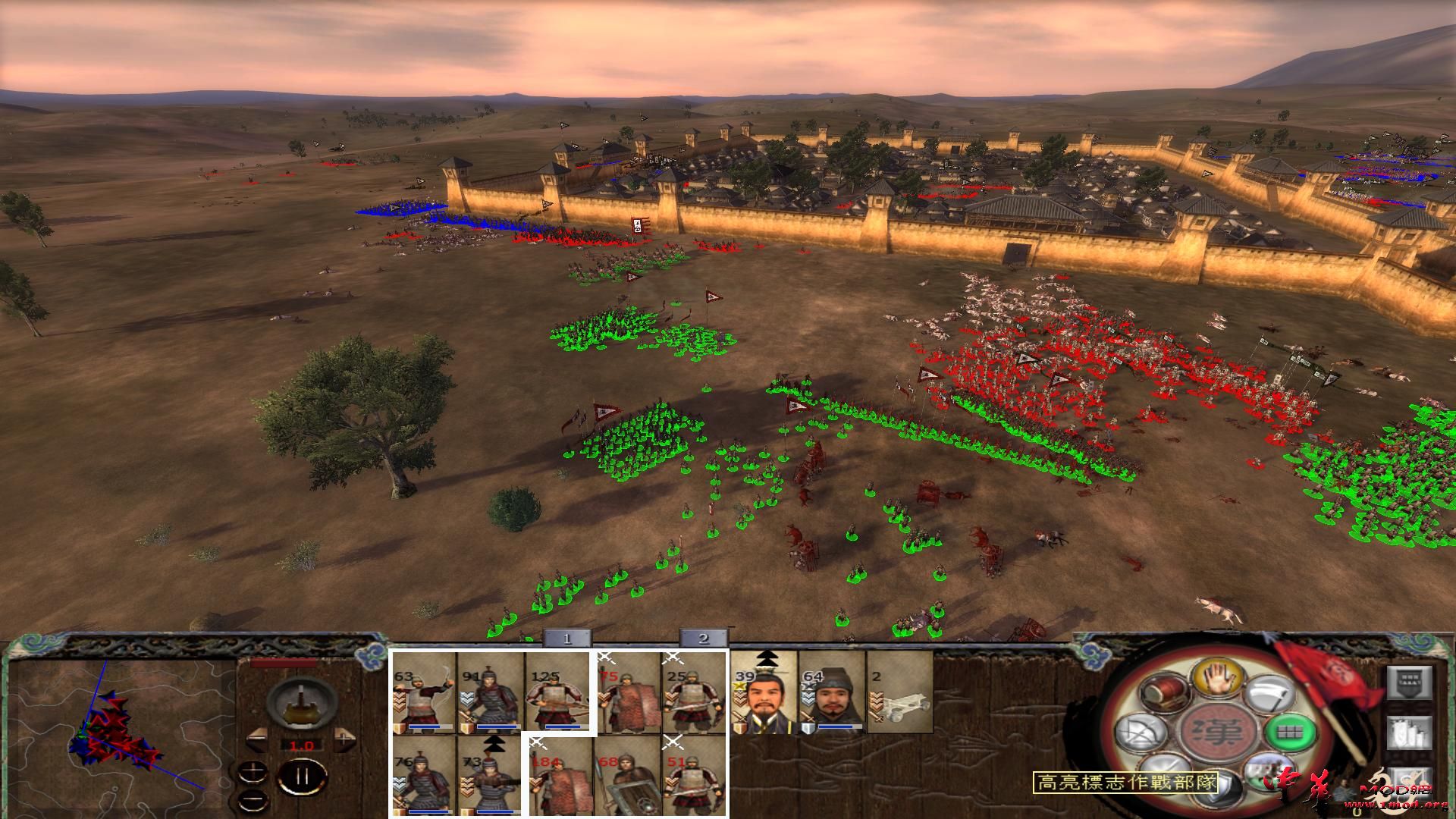Screen dimensions: 1456x819
Task: Increase battle speed with the plus arrow
Action: coord(344,739)
